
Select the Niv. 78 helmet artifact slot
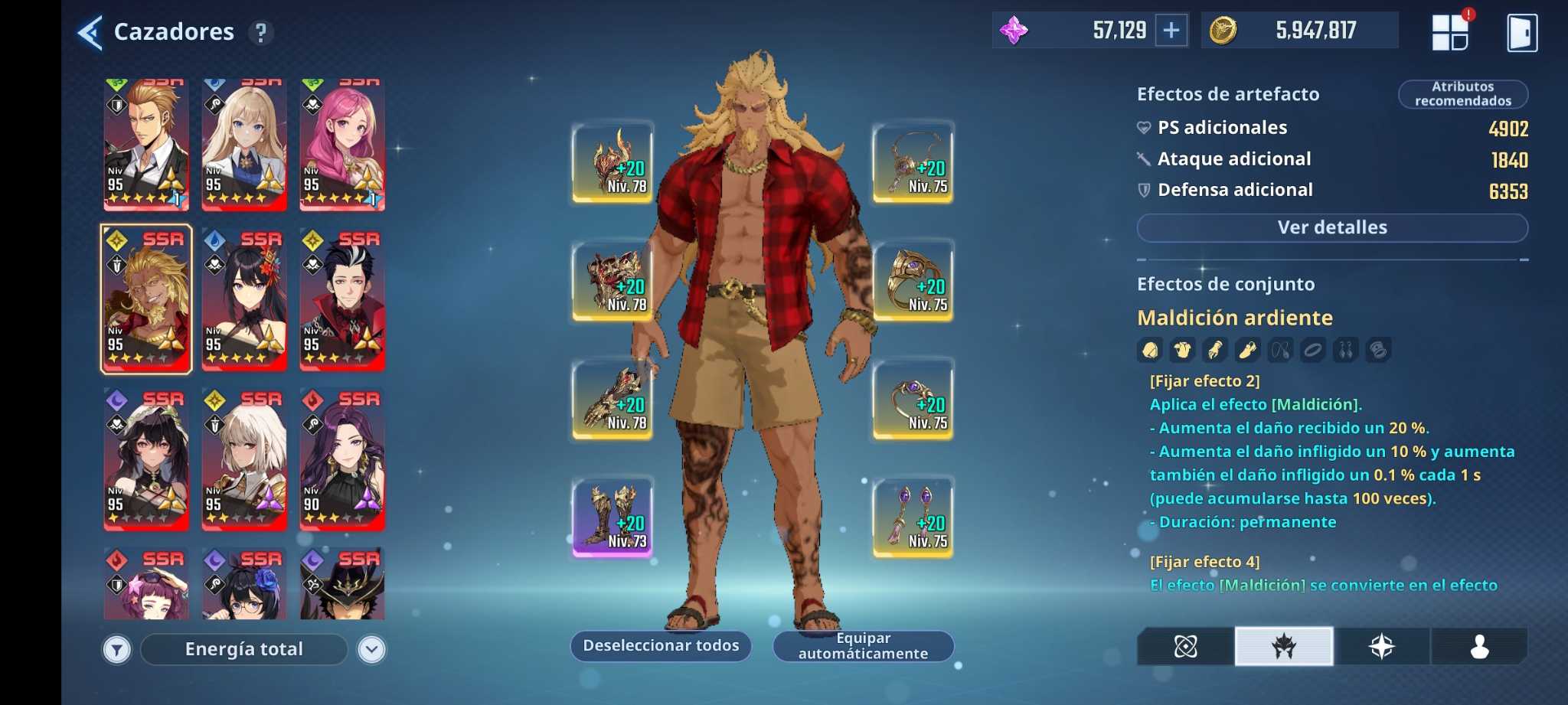click(x=612, y=164)
